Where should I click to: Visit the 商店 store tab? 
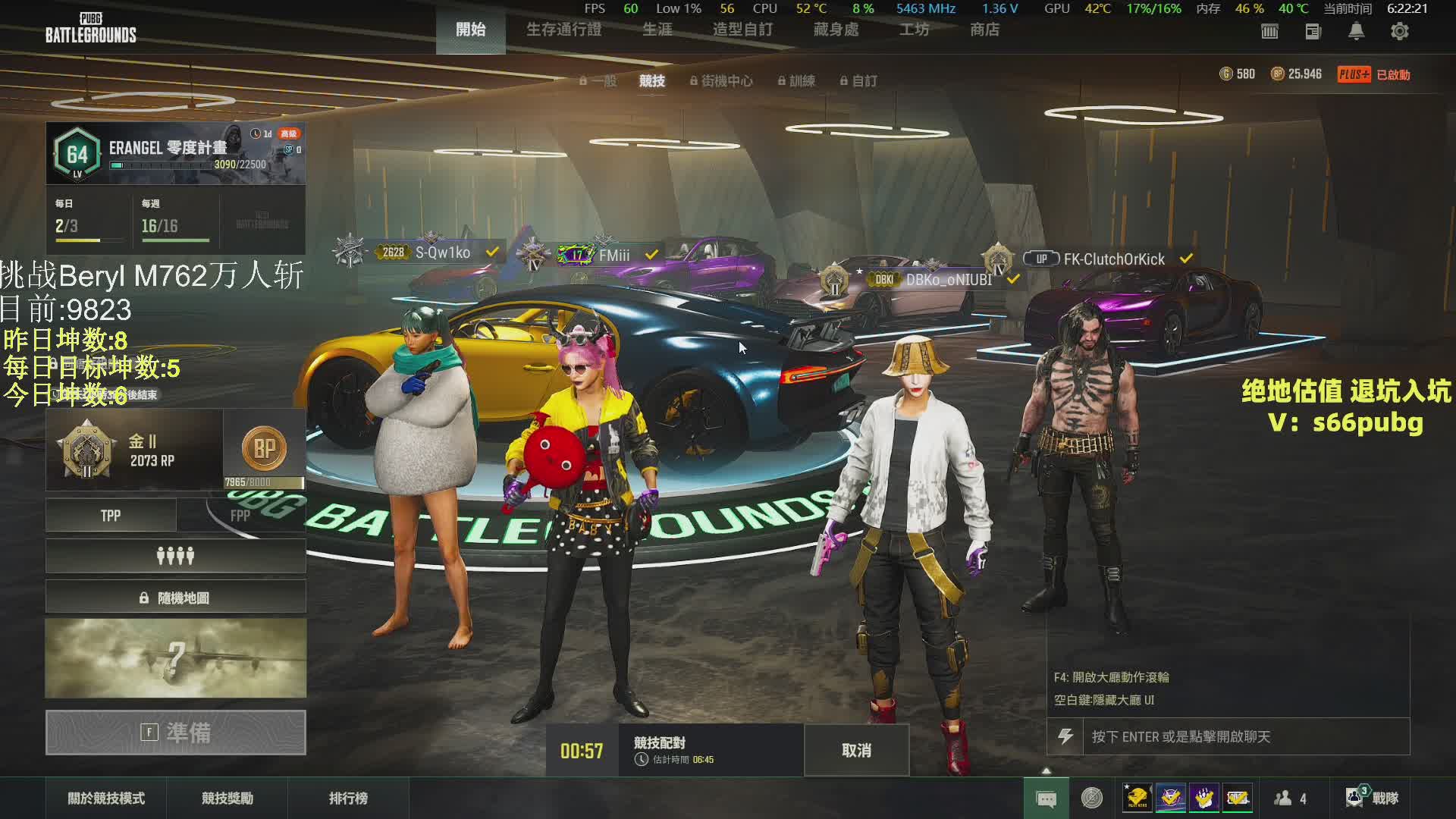(x=984, y=30)
